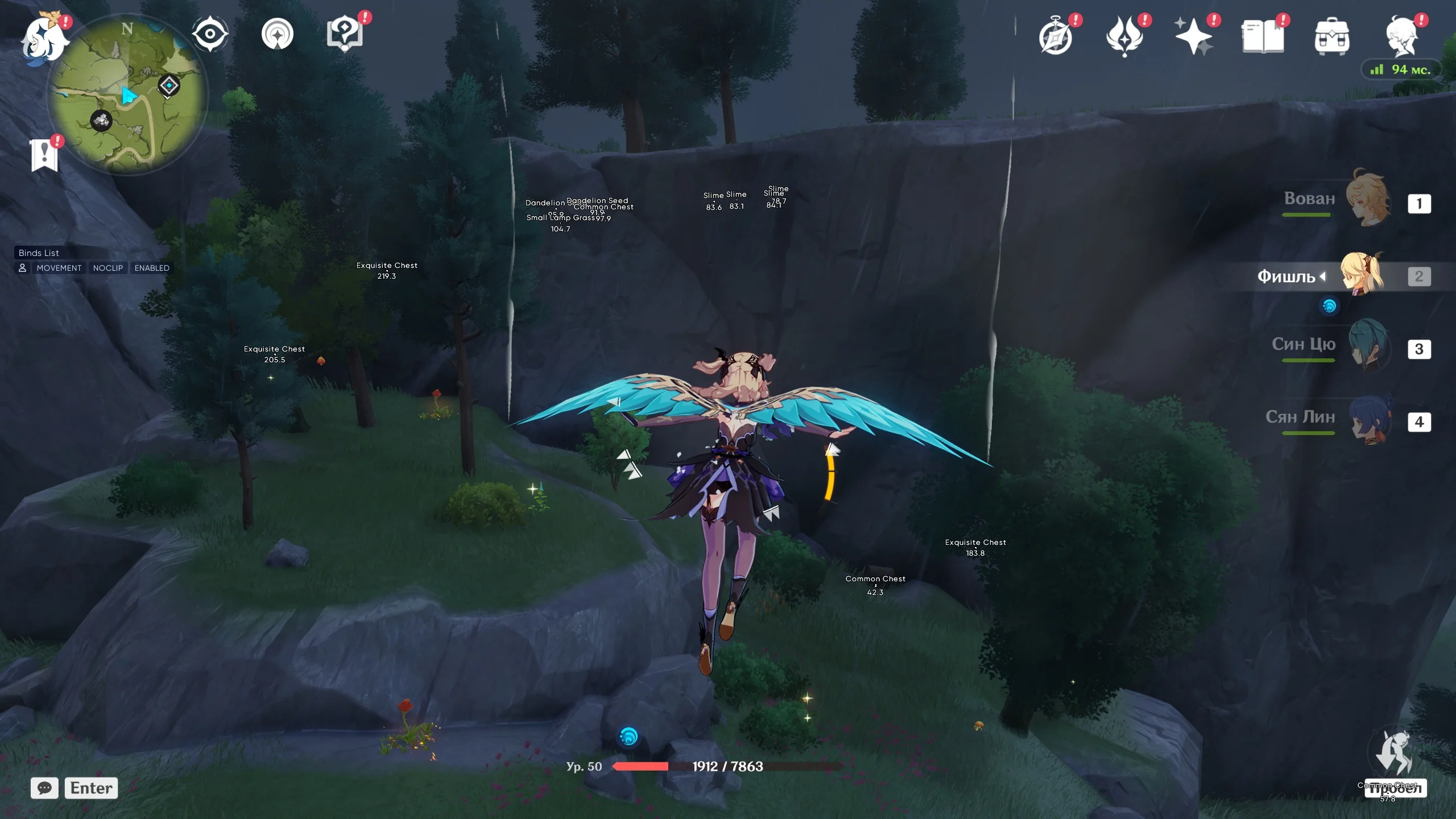Open the adventurer compass icon
1456x819 pixels.
[1056, 38]
